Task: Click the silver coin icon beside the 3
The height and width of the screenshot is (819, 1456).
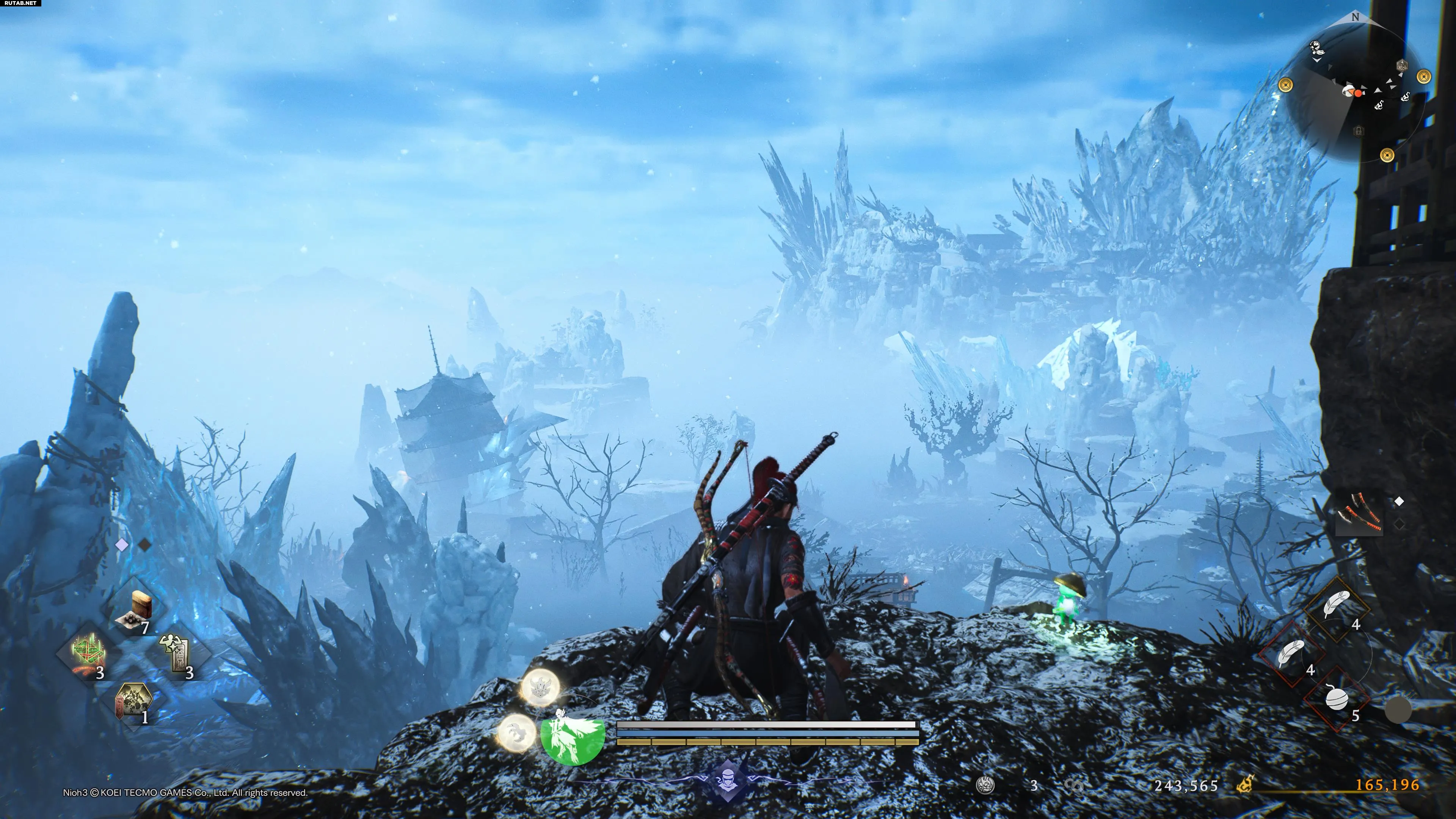Action: point(986,785)
